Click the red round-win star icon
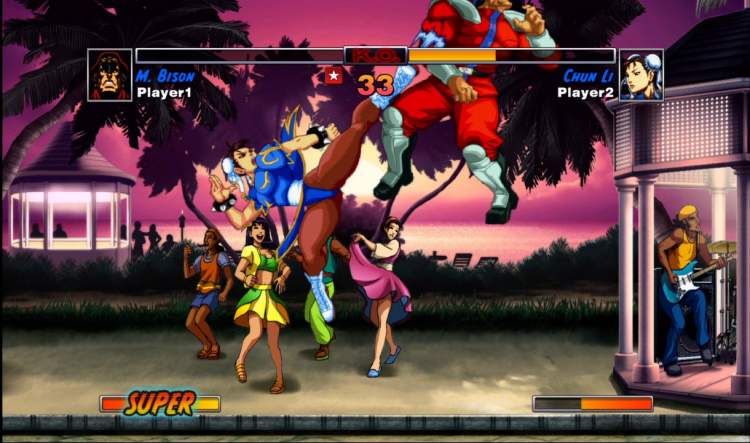This screenshot has height=443, width=750. [x=333, y=75]
